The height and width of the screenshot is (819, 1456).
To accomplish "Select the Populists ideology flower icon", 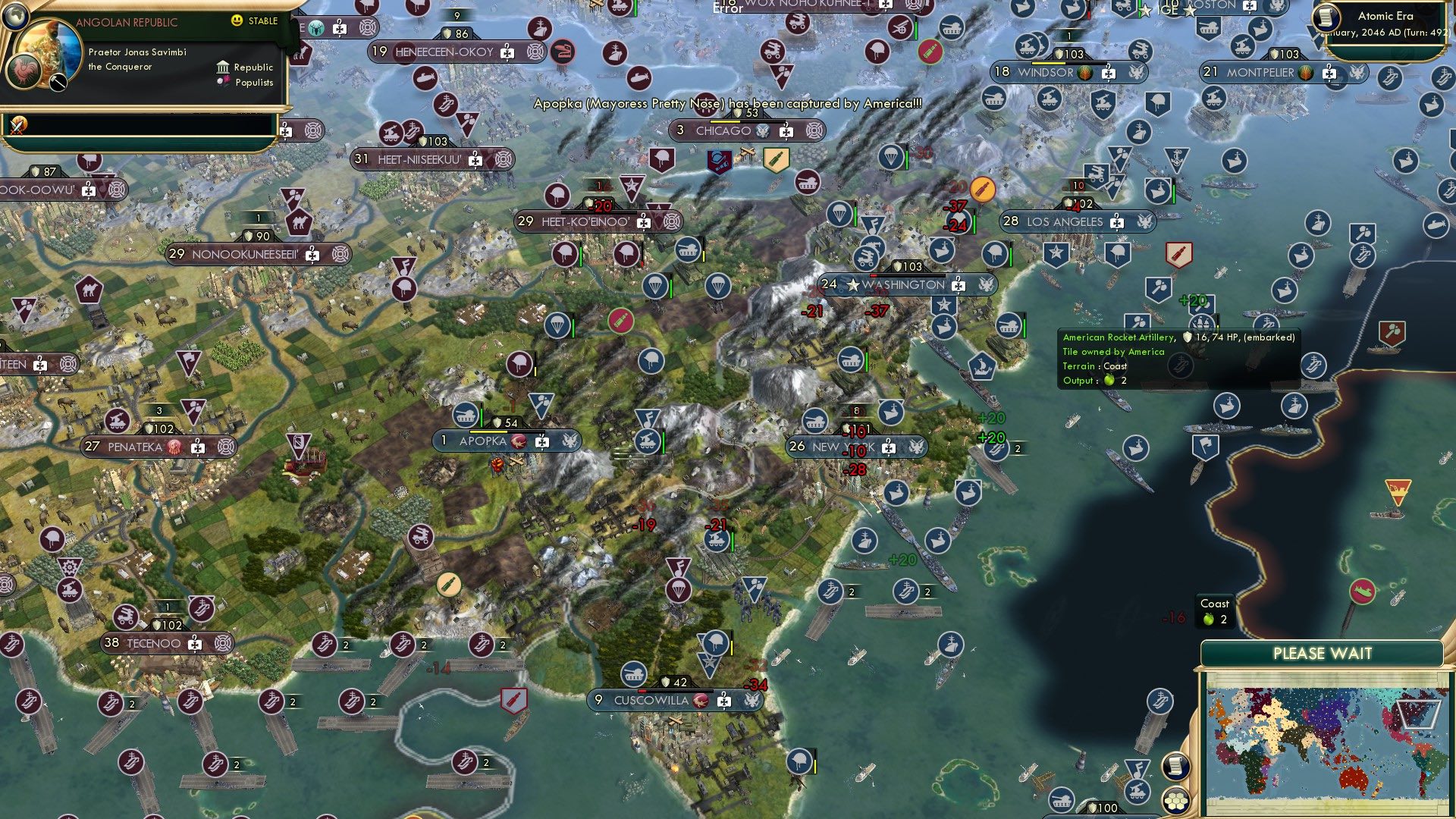I will pos(223,82).
